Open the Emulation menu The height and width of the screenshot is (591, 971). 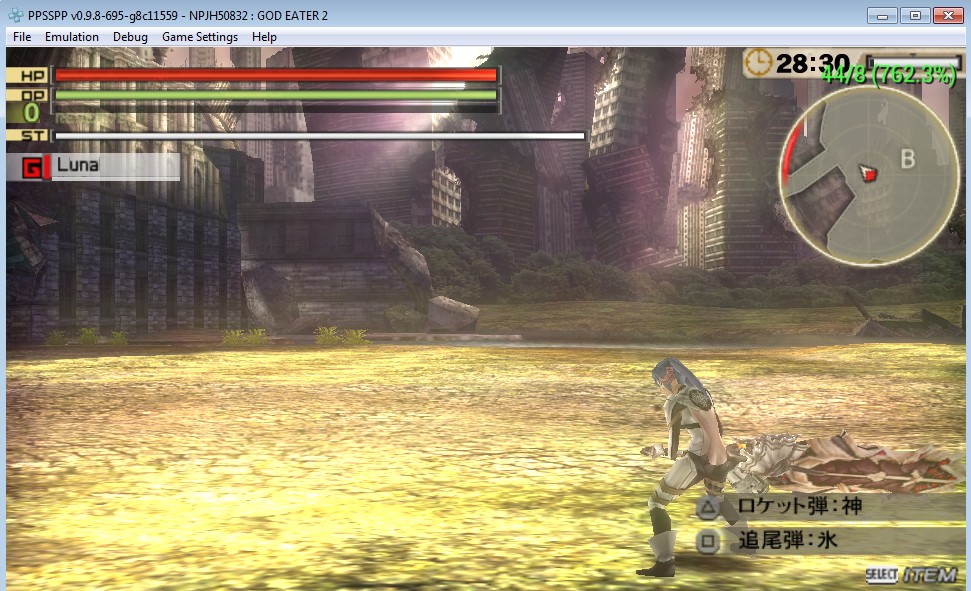[72, 37]
